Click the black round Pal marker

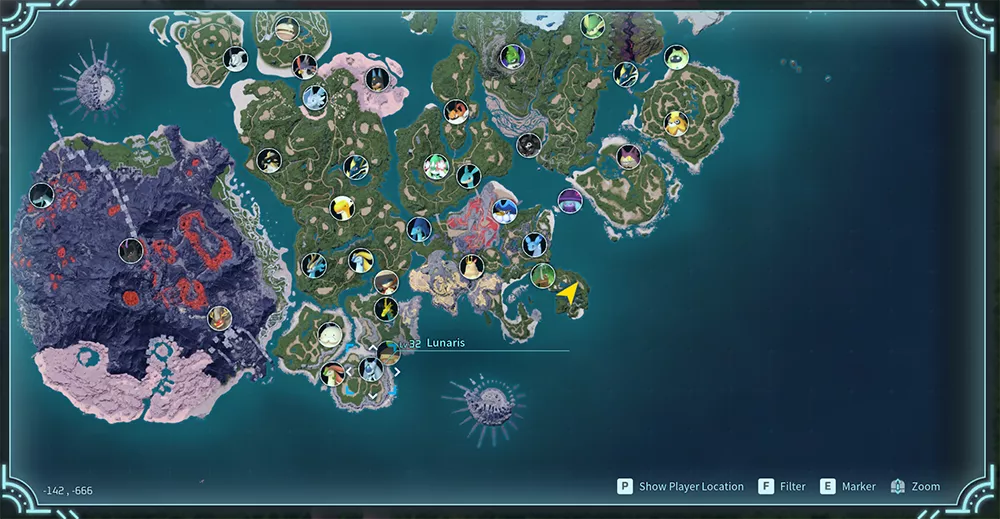[529, 145]
